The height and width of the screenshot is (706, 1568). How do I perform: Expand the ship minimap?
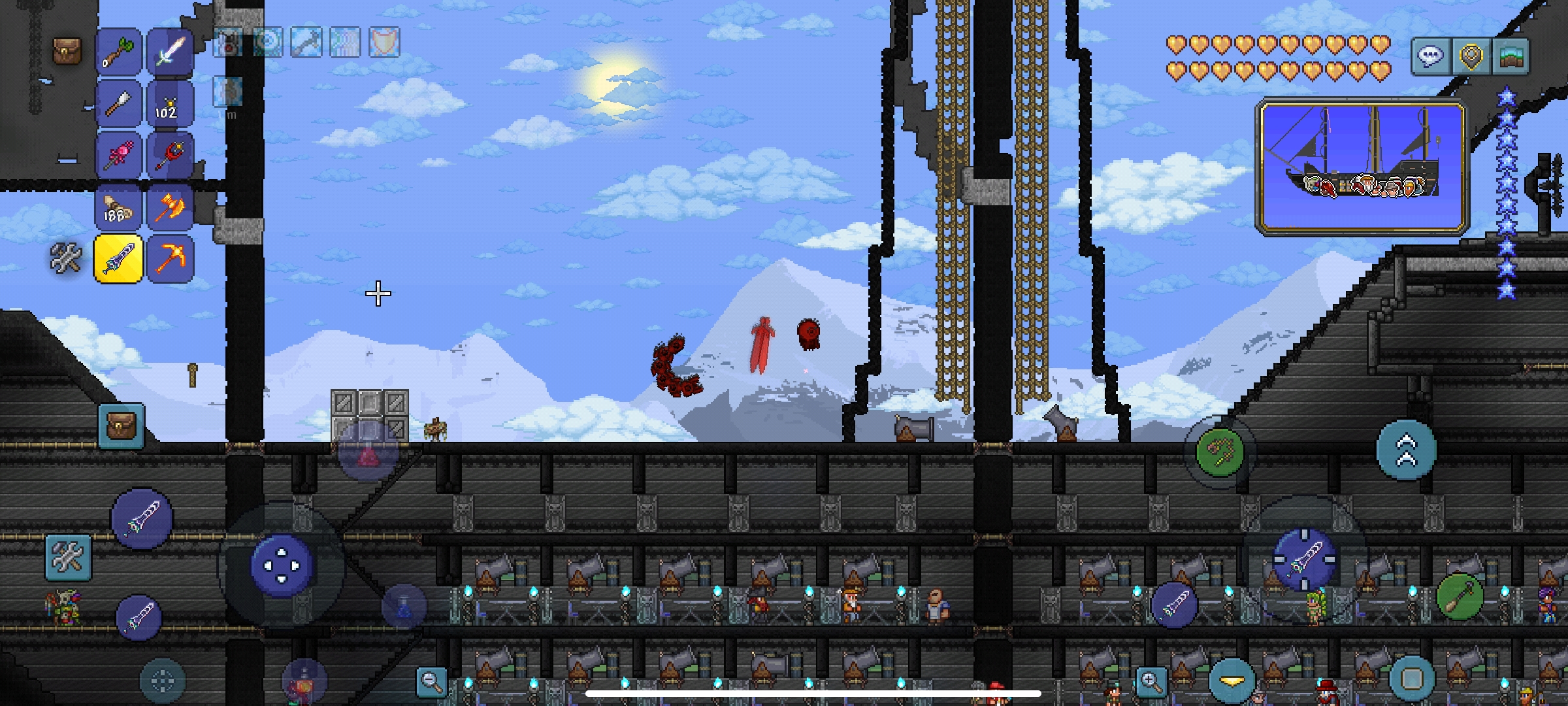point(1362,167)
